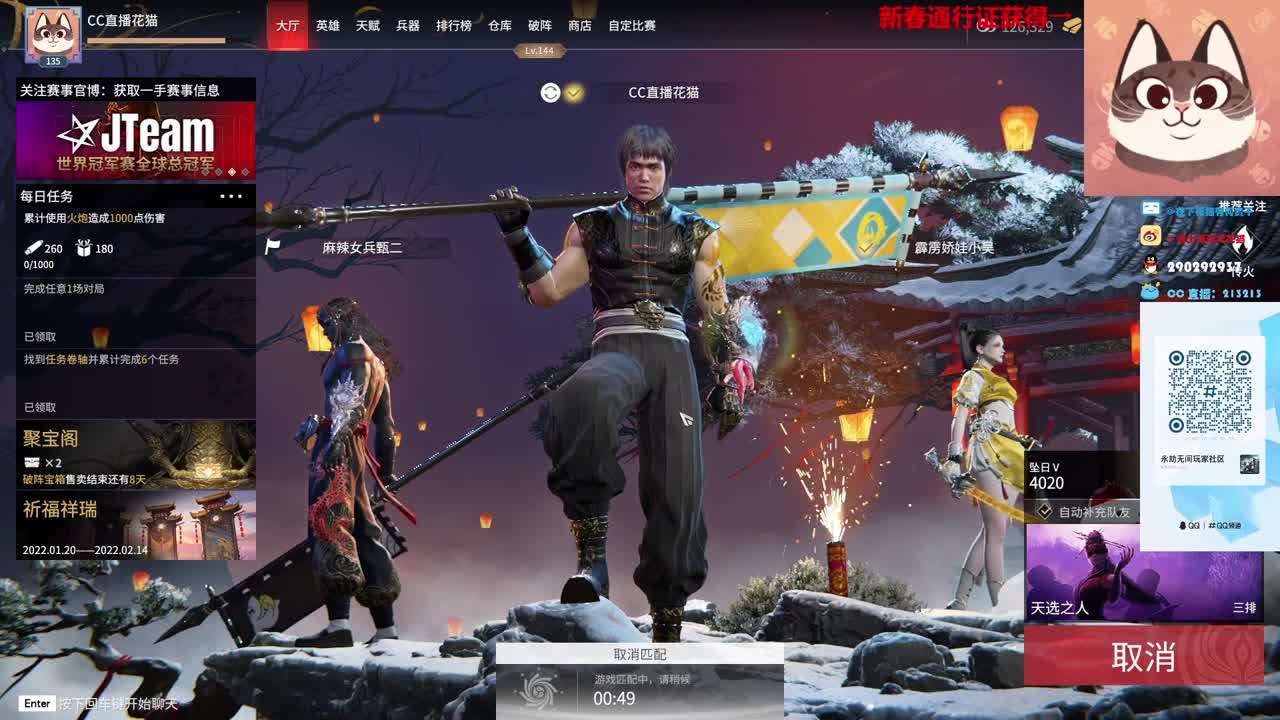Click the QQ penguin icon showing group 290292937
This screenshot has height=720, width=1280.
[x=1150, y=264]
